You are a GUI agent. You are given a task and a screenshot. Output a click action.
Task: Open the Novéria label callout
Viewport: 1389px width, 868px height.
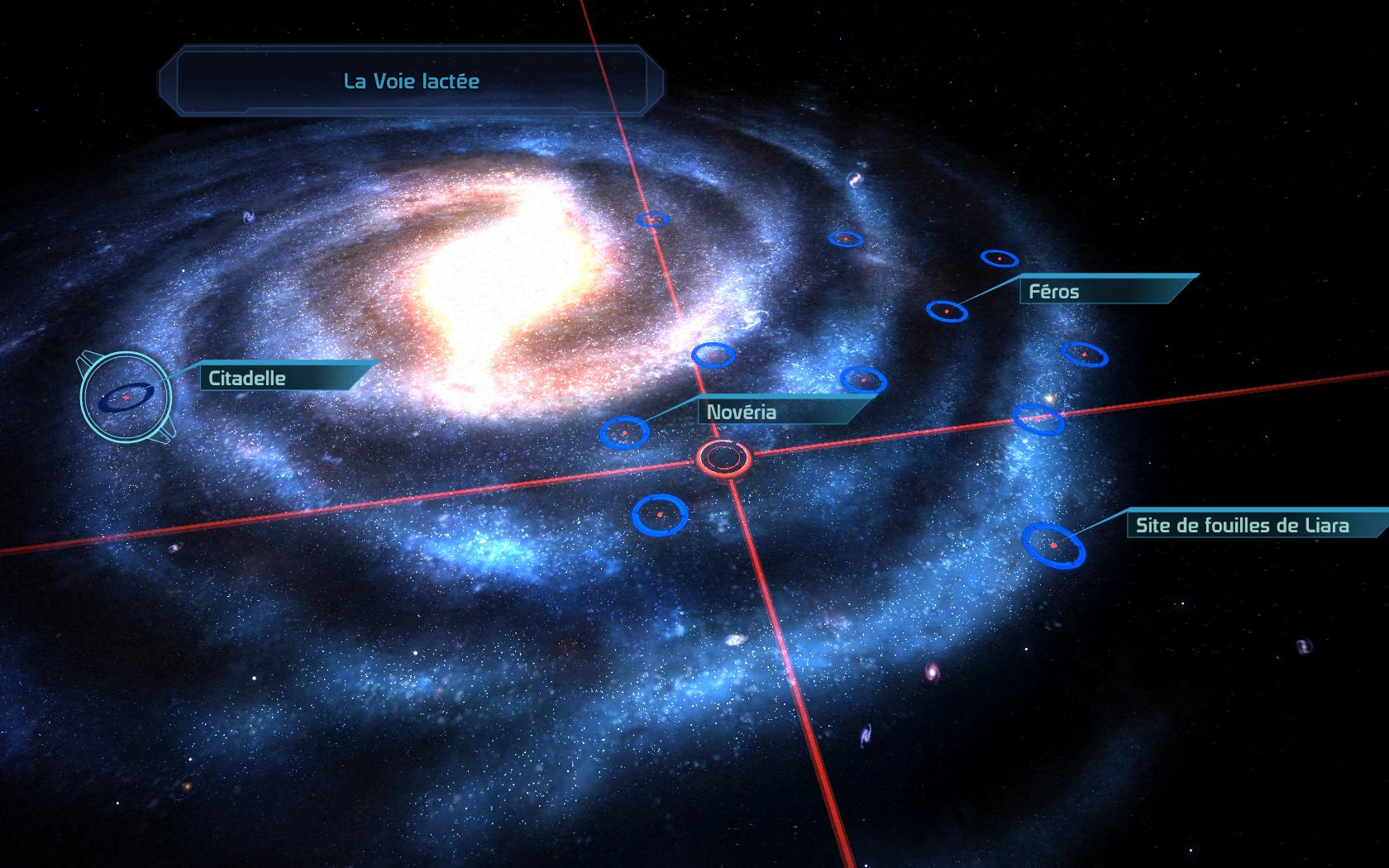click(742, 411)
